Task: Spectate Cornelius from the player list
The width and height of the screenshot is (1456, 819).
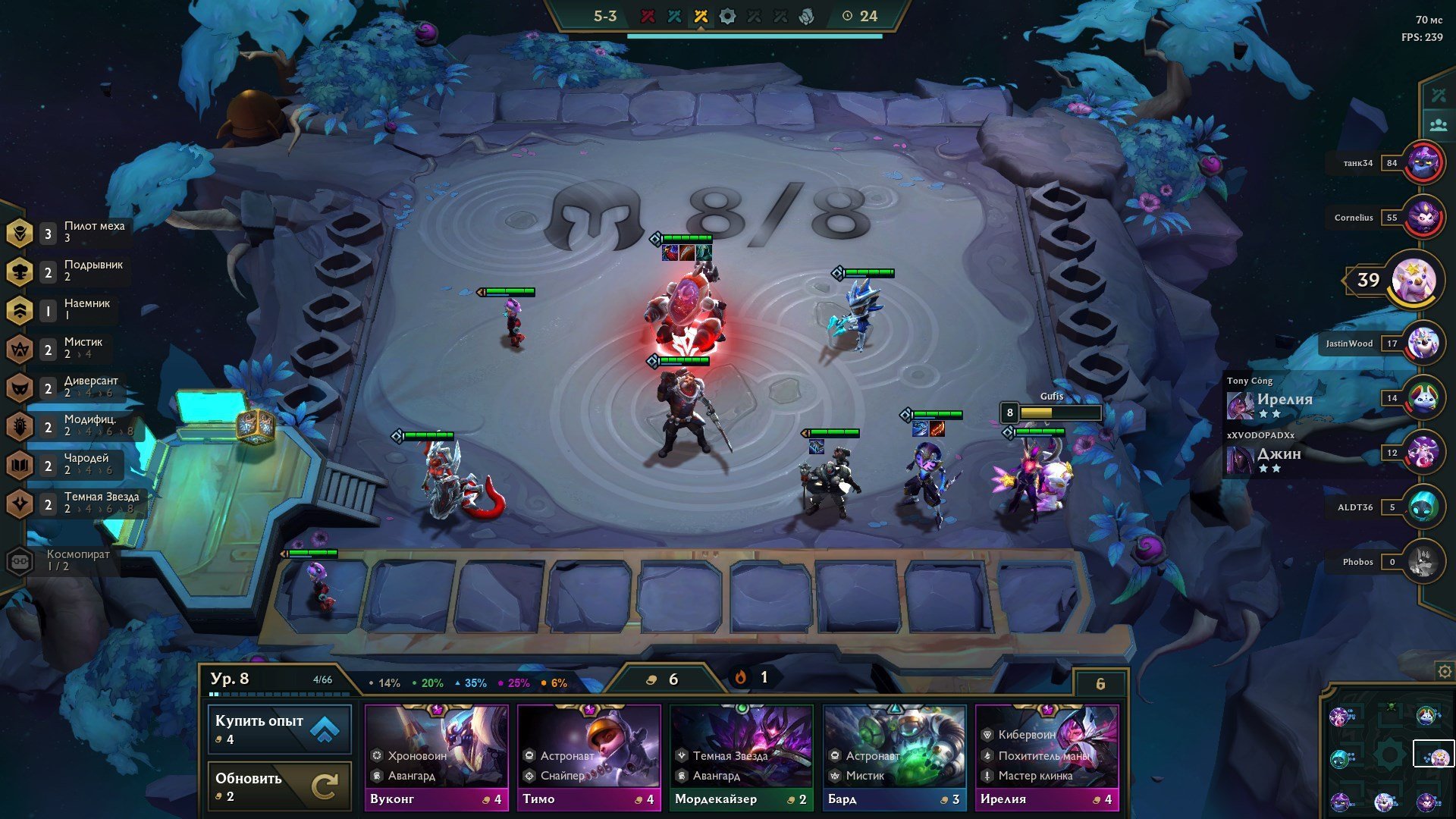Action: tap(1423, 218)
